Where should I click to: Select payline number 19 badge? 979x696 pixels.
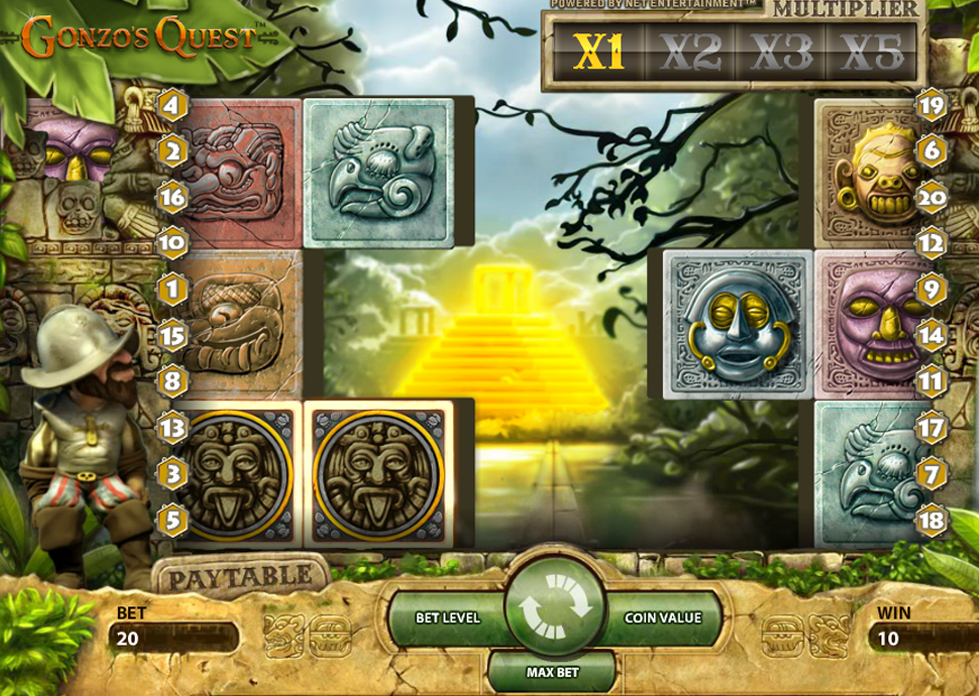click(x=931, y=104)
